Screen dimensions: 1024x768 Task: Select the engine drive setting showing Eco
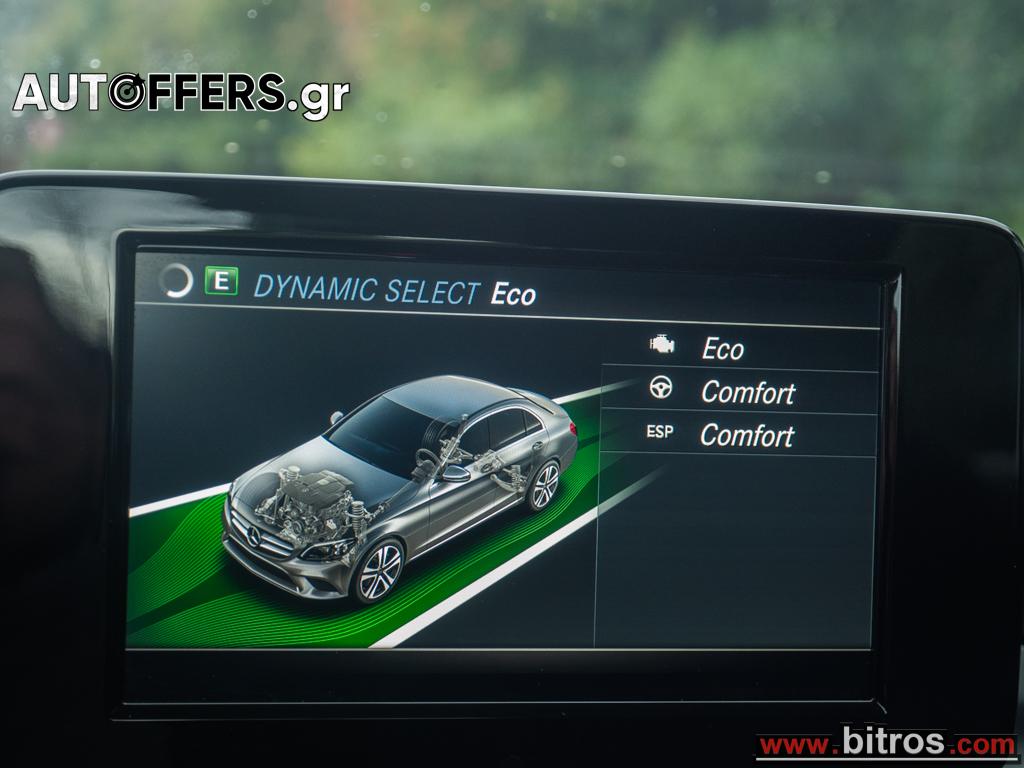[738, 349]
